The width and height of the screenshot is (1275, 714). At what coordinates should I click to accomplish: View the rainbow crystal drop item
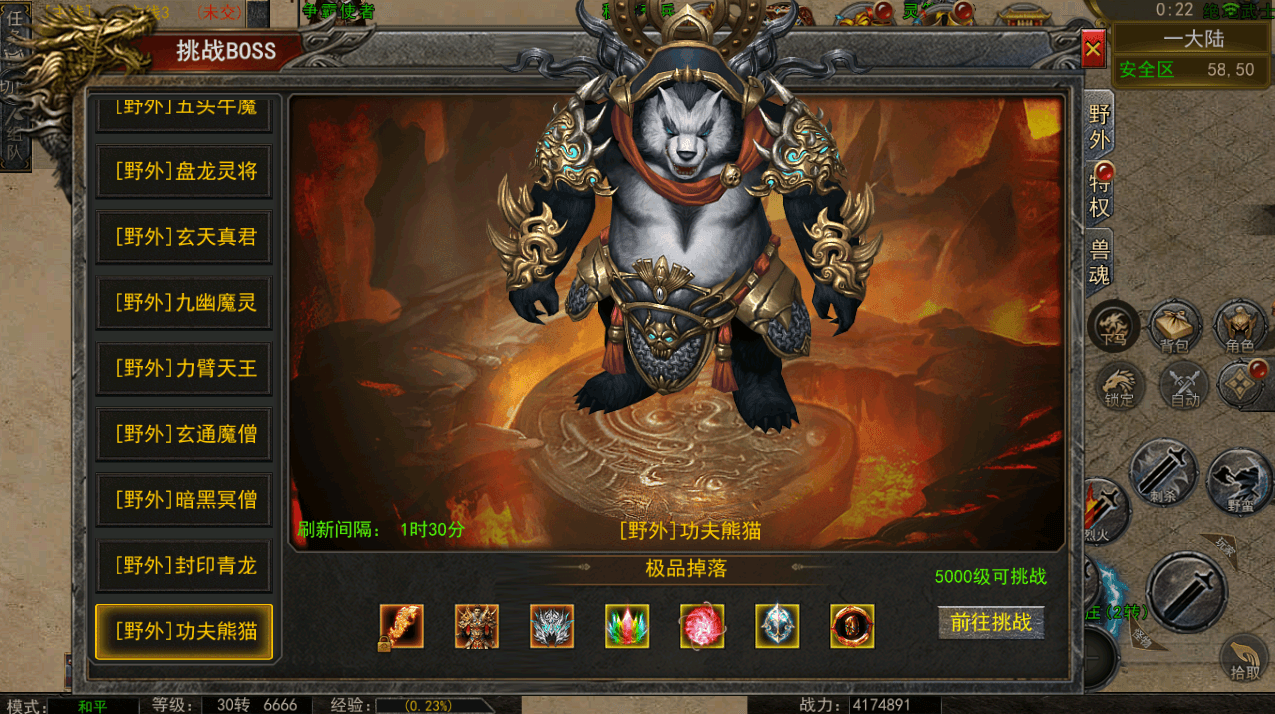(x=627, y=626)
